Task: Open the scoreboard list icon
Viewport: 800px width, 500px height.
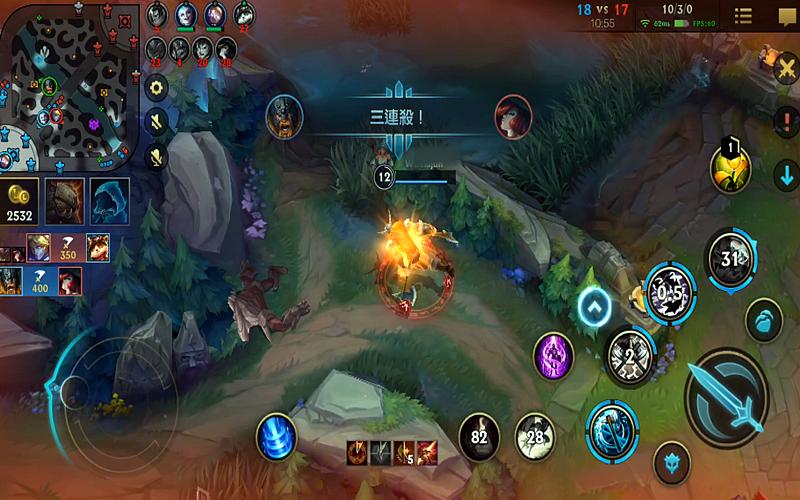Action: pos(743,16)
